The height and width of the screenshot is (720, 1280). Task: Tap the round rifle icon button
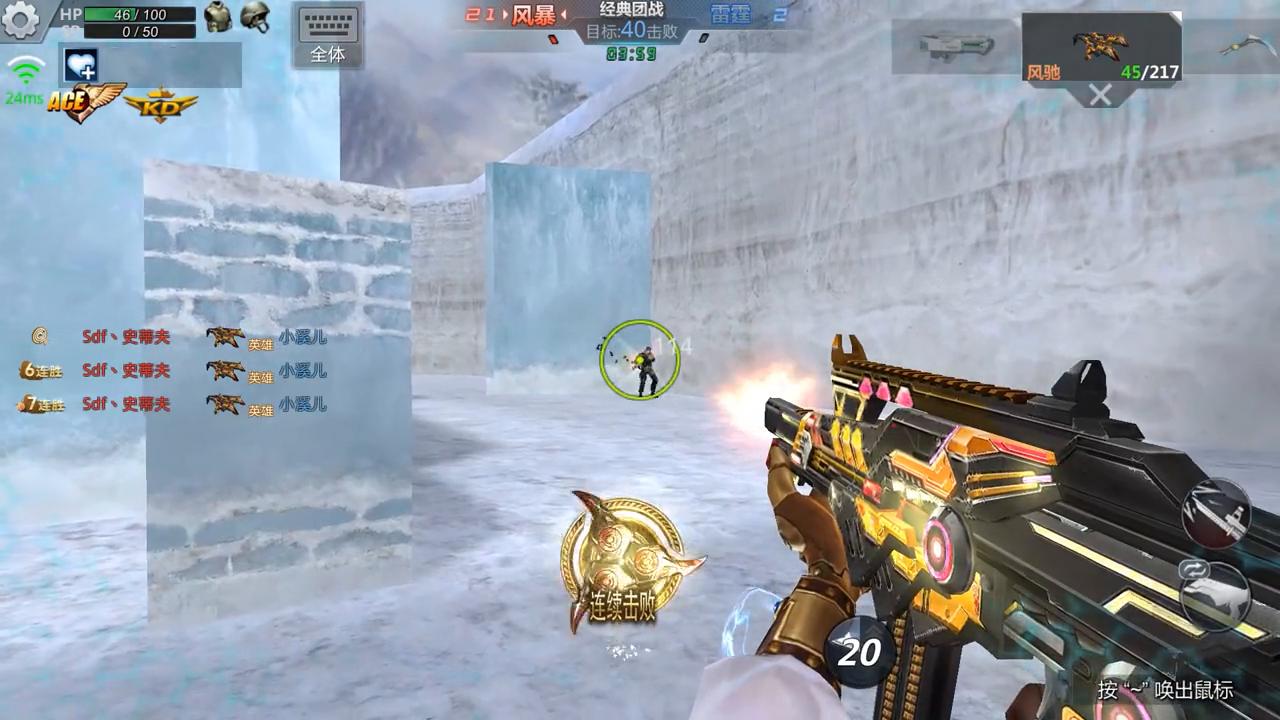[x=1215, y=513]
